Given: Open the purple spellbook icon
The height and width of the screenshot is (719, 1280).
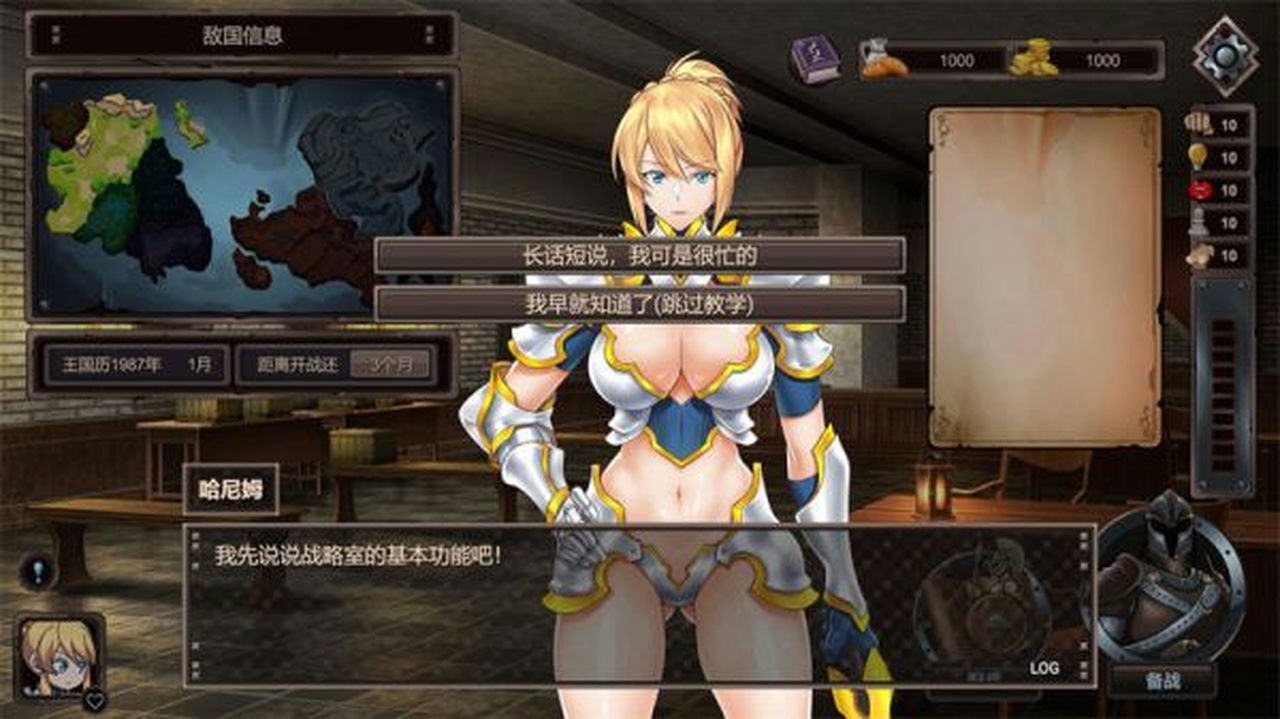Looking at the screenshot, I should [x=815, y=60].
